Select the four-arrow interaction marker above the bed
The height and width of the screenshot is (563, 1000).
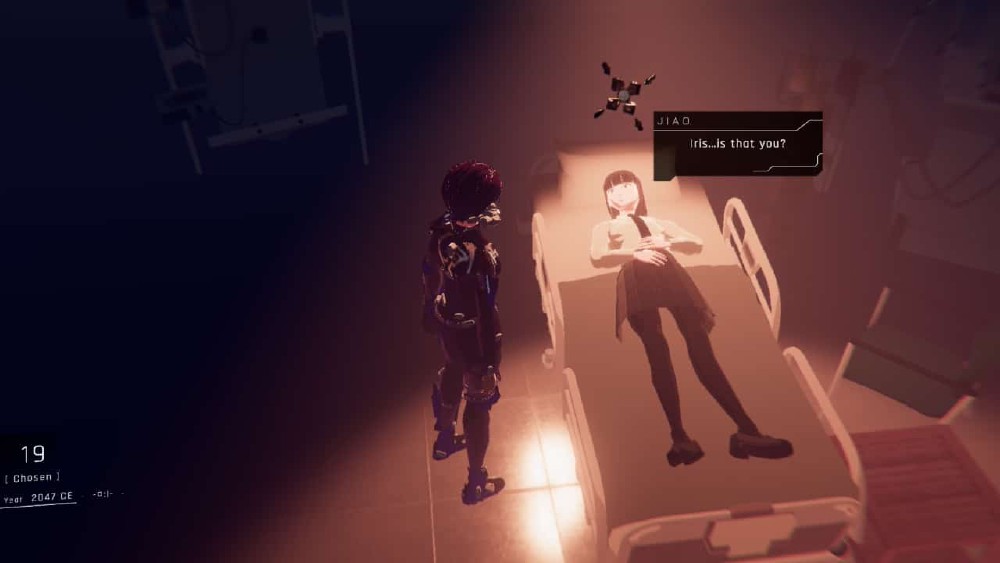622,96
